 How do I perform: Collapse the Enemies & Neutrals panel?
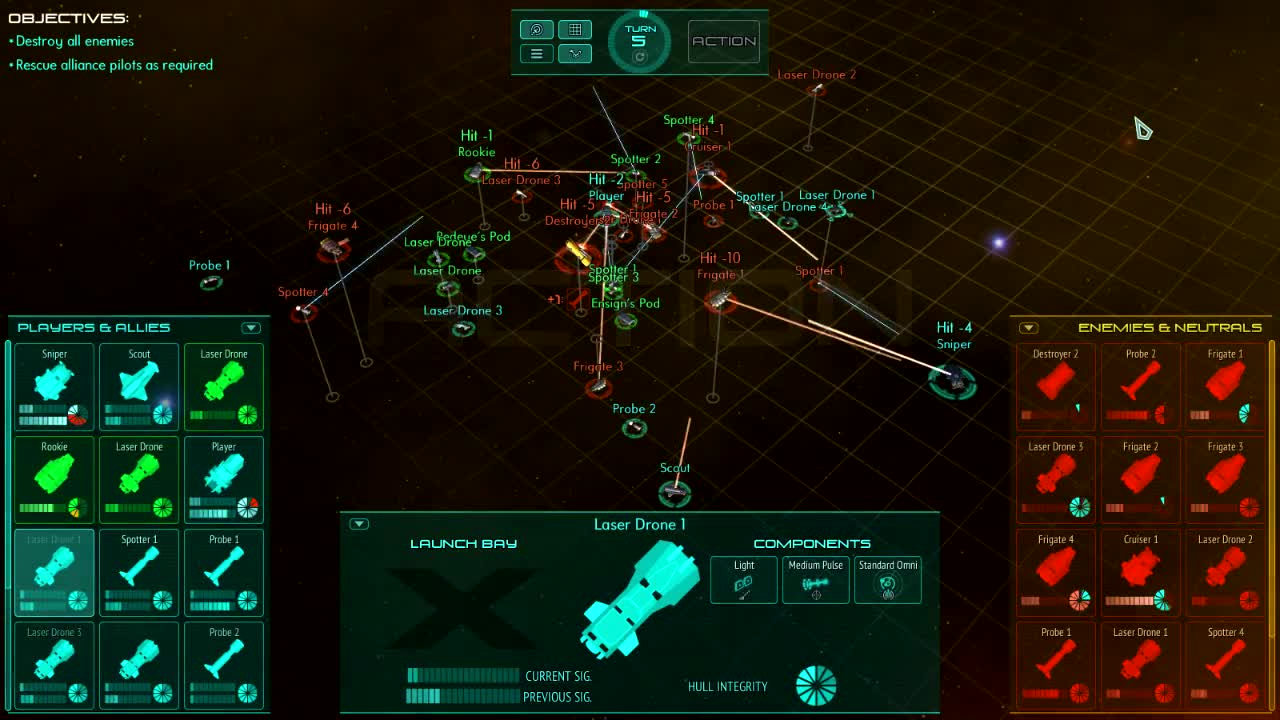coord(1028,327)
